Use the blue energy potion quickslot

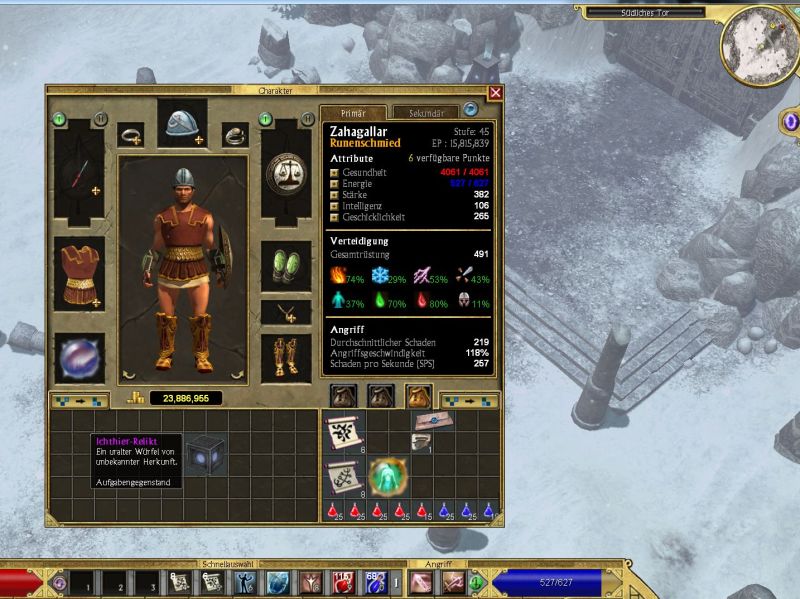377,580
